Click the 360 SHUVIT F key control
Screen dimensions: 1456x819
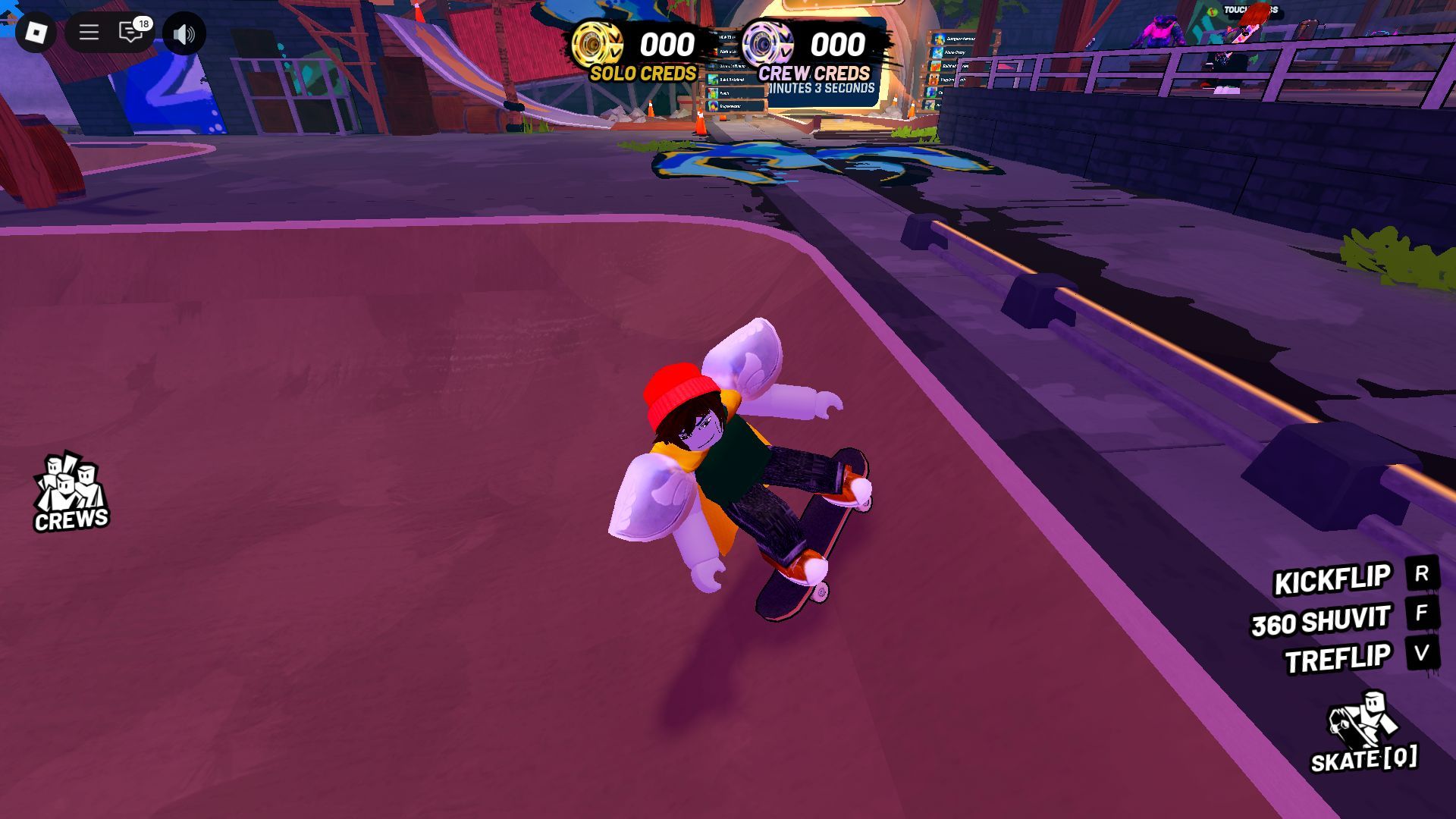pyautogui.click(x=1422, y=617)
